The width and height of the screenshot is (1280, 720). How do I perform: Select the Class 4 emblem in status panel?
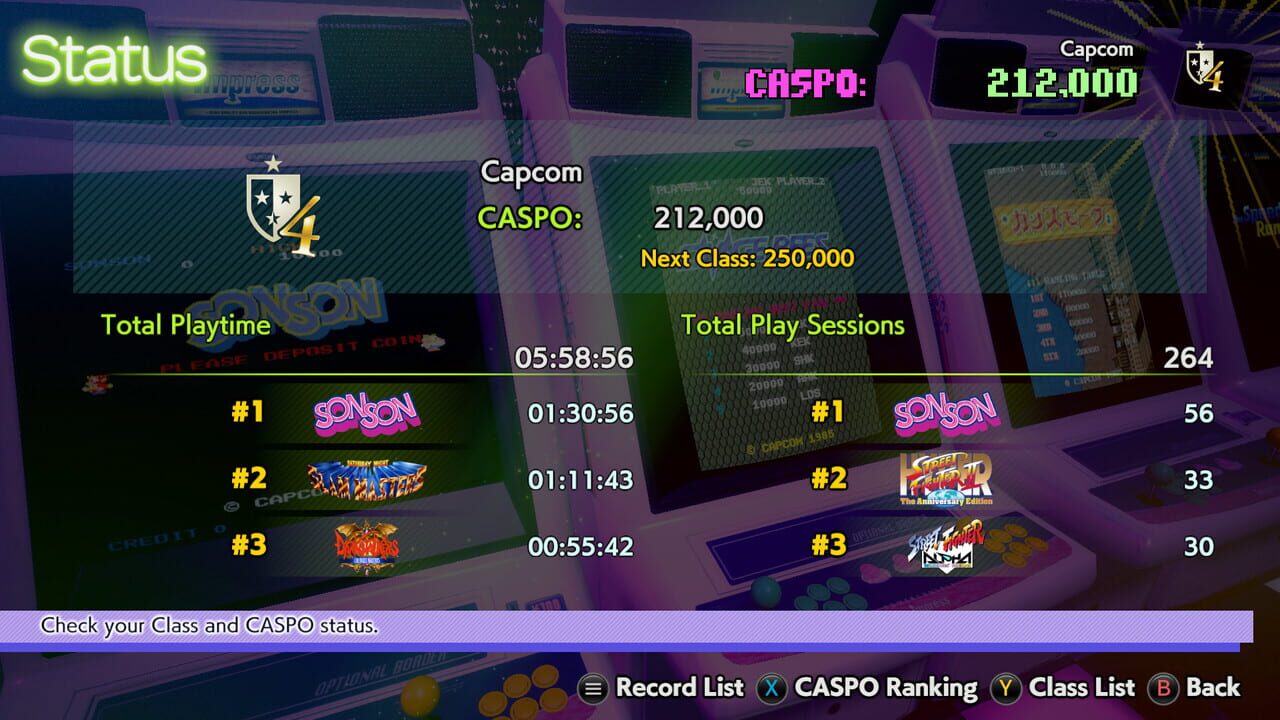(277, 207)
